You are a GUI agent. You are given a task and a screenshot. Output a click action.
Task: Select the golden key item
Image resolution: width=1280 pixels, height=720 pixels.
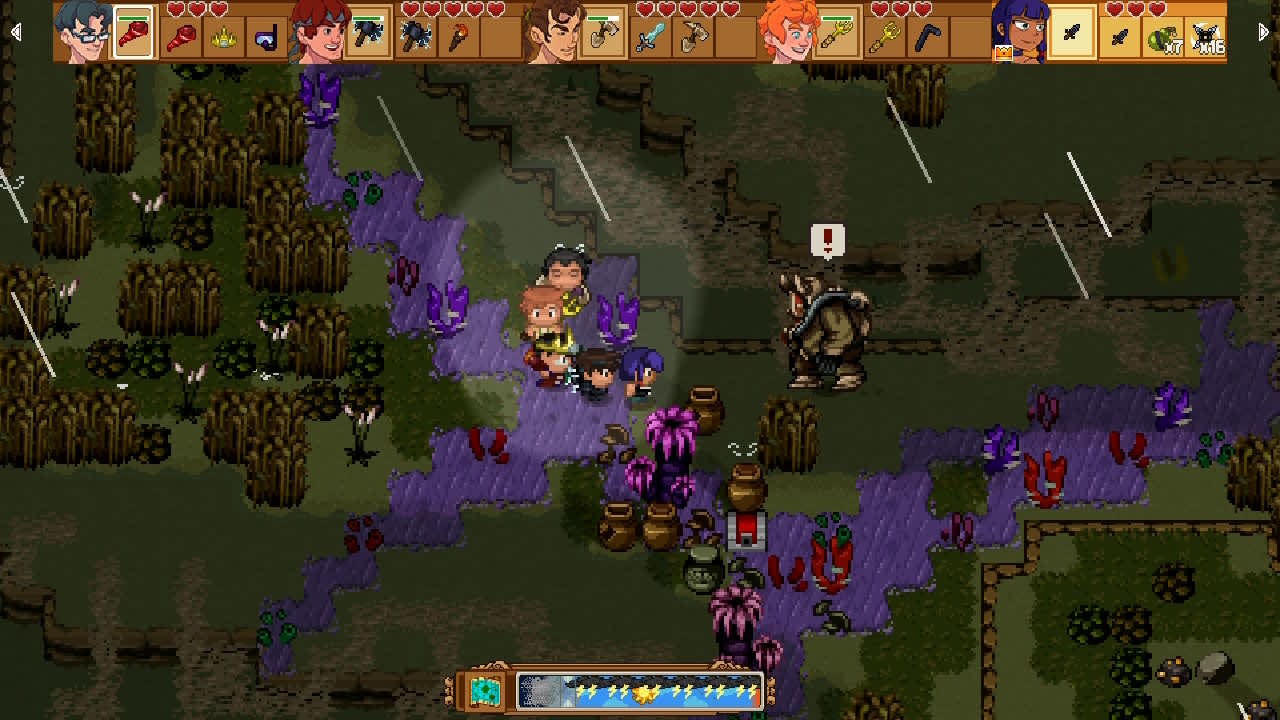[840, 35]
